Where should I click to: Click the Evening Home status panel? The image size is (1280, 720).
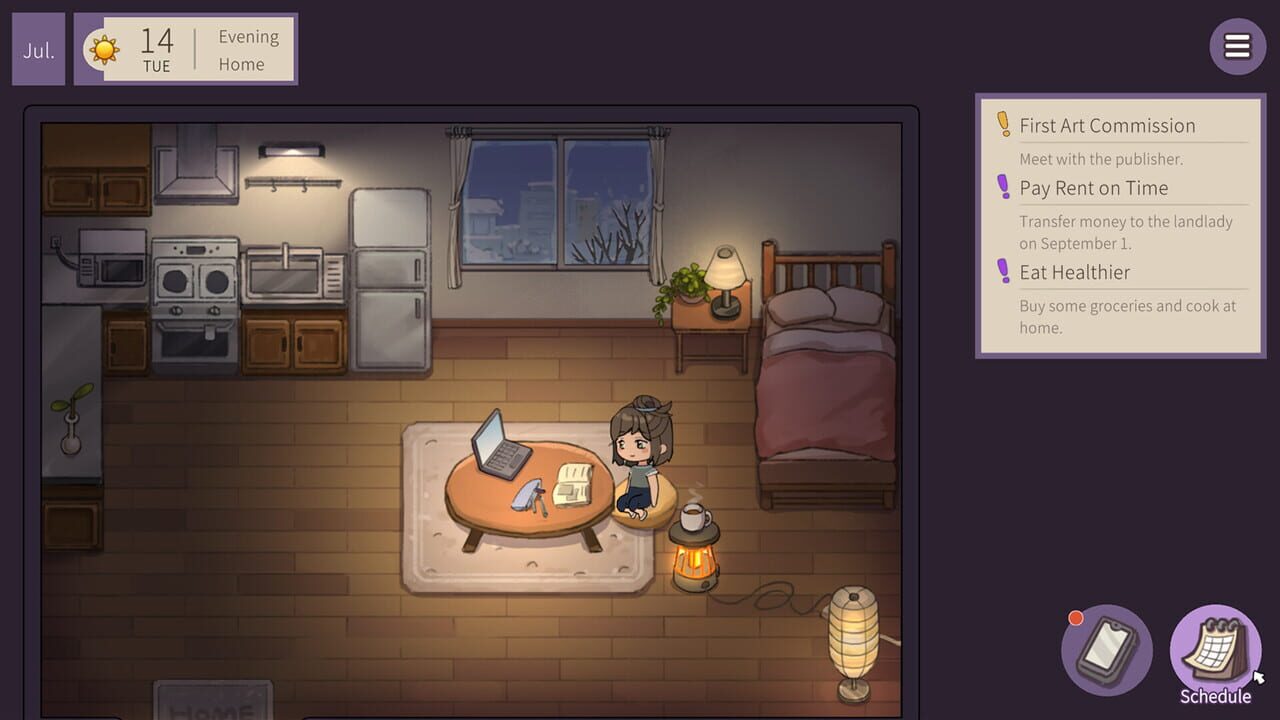click(247, 50)
